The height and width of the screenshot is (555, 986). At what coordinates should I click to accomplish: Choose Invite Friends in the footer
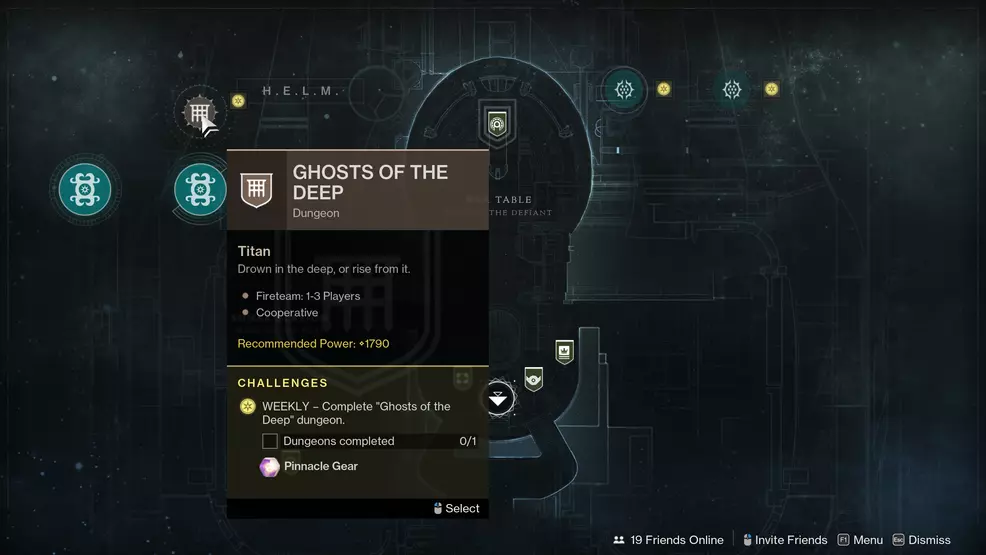pyautogui.click(x=782, y=540)
